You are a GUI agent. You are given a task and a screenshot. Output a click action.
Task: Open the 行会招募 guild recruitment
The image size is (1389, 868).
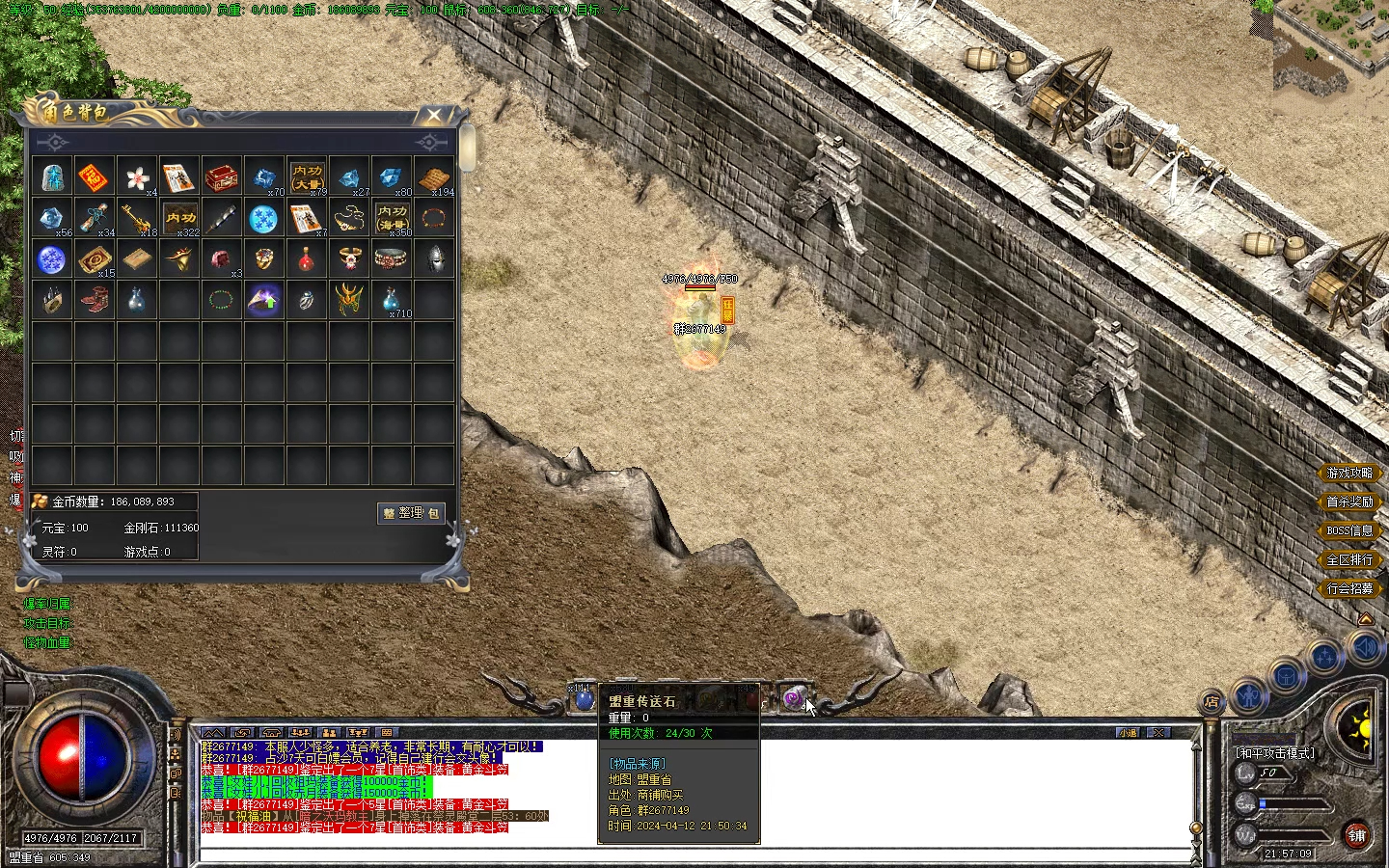point(1348,589)
